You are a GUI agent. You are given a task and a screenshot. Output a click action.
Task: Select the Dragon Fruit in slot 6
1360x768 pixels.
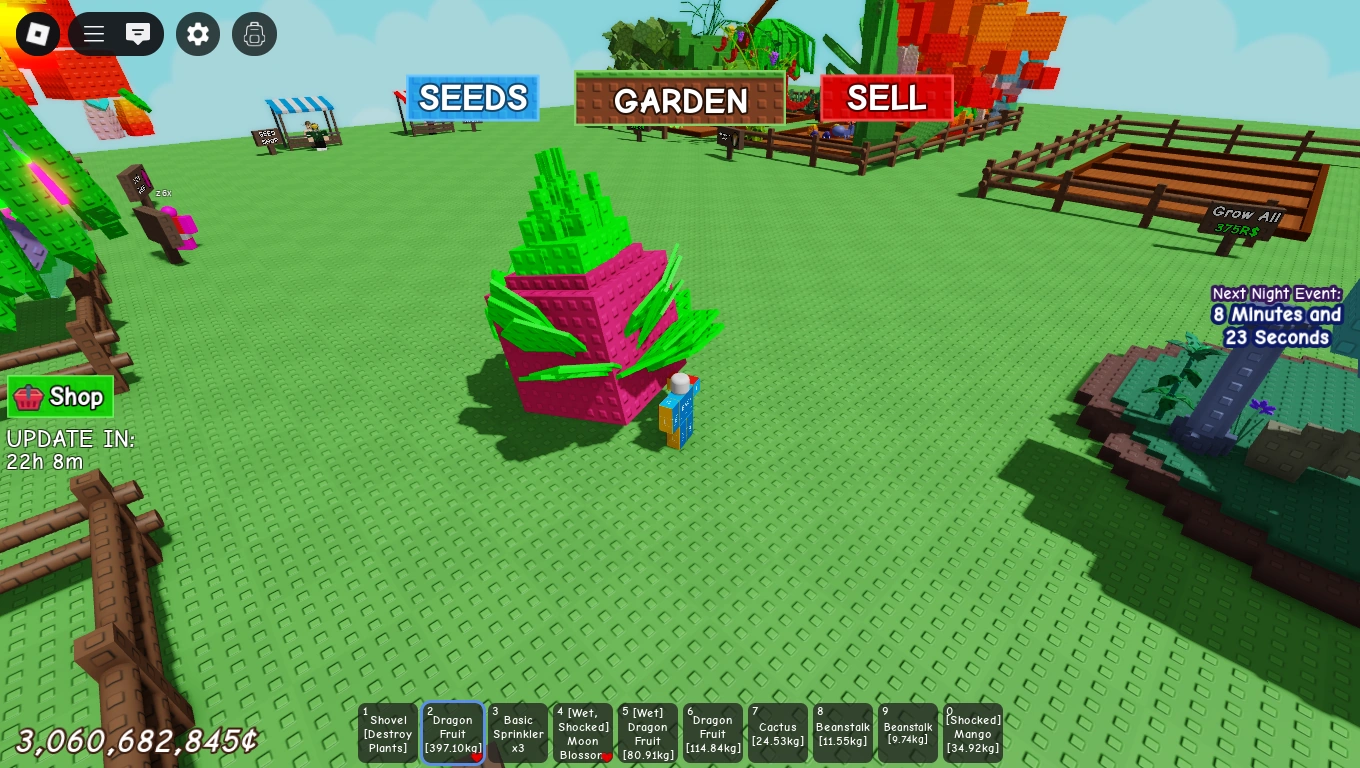(x=713, y=733)
